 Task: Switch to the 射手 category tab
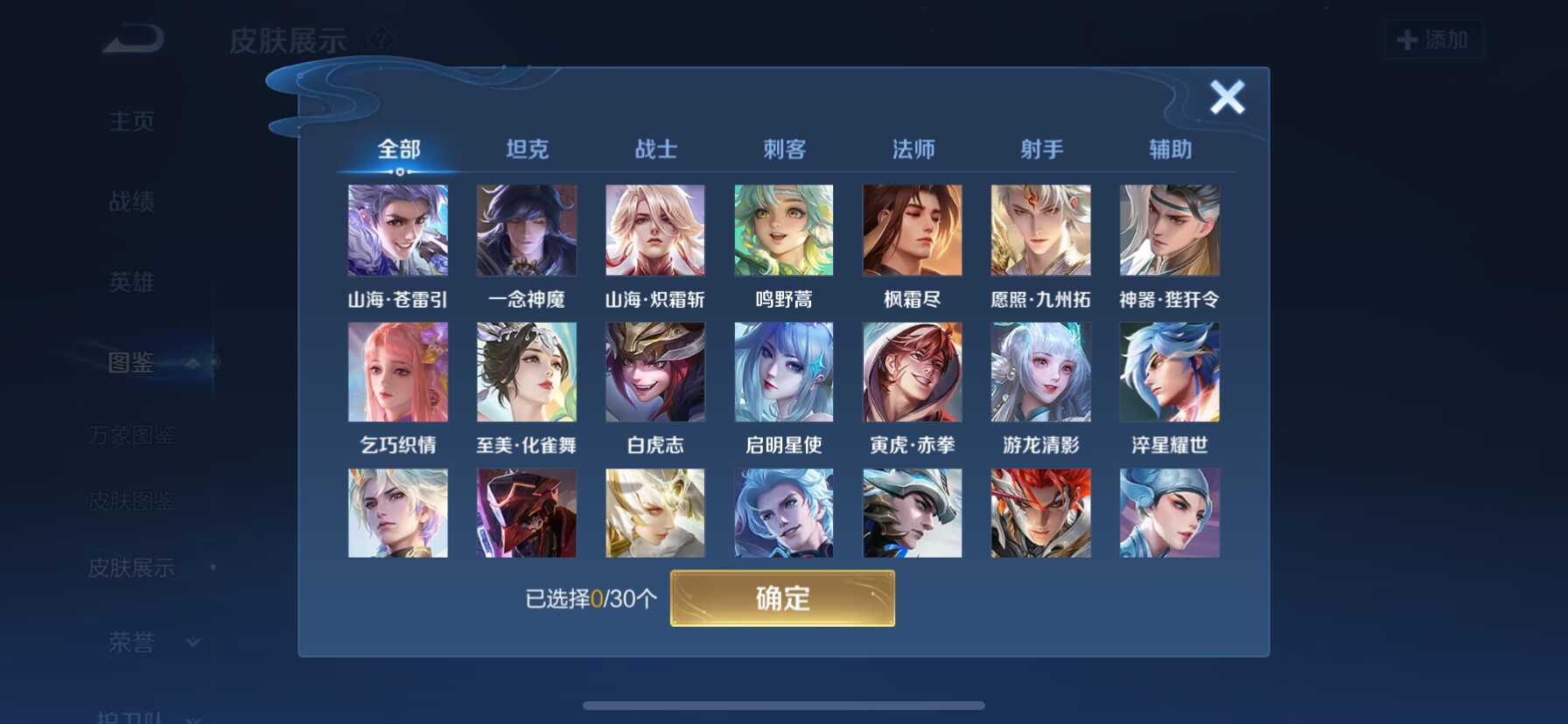click(1040, 150)
